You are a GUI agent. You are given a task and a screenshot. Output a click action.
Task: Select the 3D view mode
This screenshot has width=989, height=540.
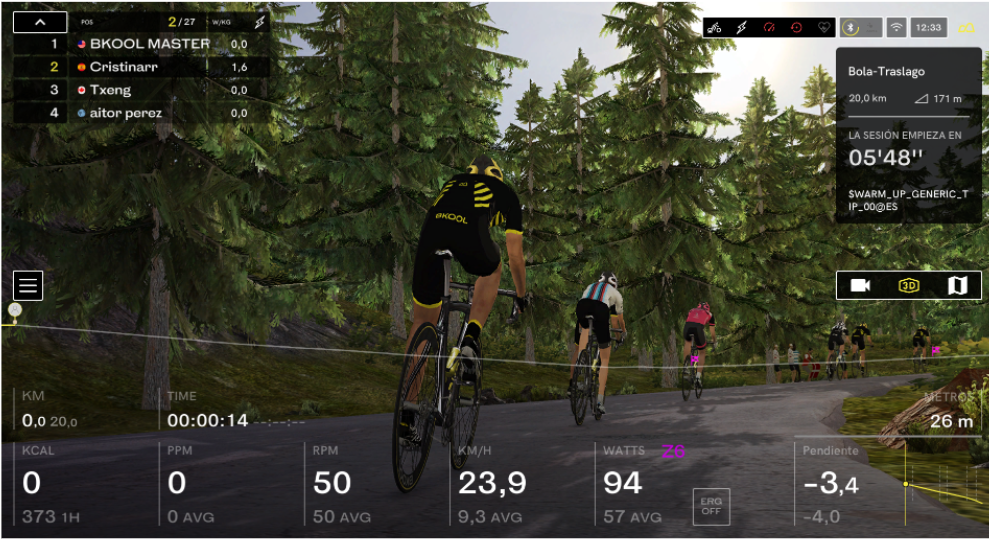(x=908, y=286)
